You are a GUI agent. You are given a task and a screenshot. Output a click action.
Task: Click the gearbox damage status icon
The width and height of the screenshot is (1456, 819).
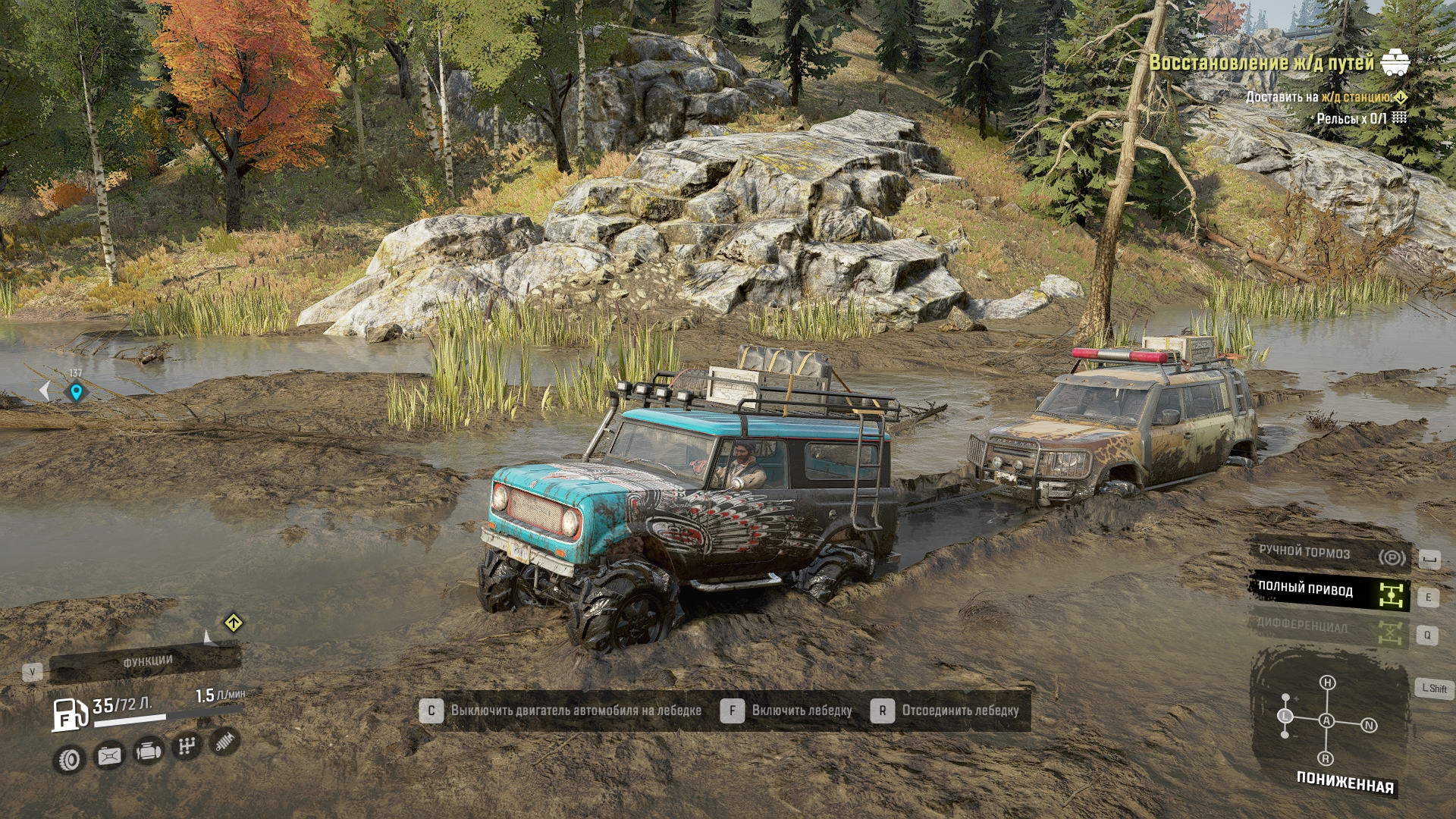point(187,747)
